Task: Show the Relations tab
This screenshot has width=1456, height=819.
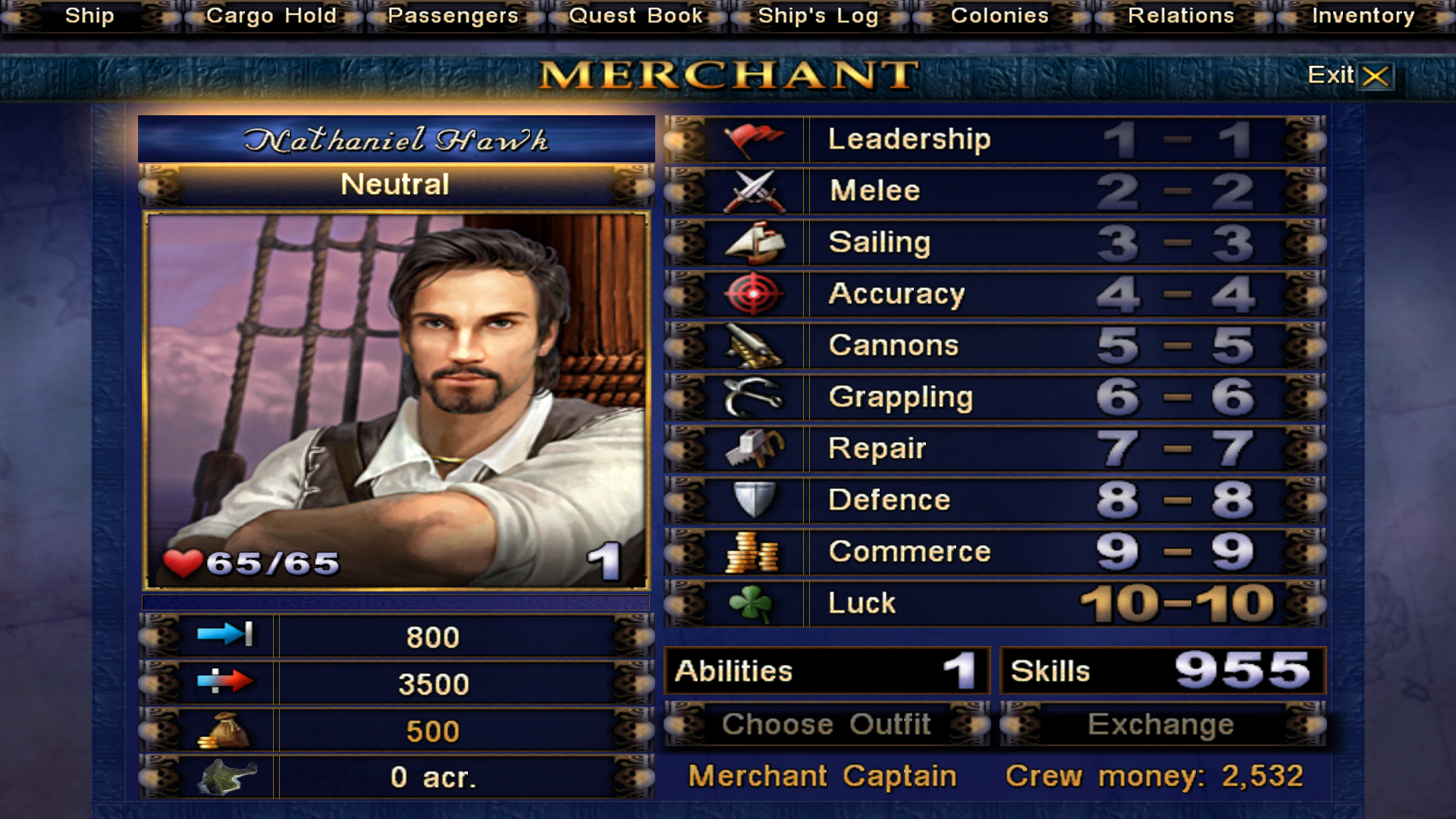Action: (x=1181, y=16)
